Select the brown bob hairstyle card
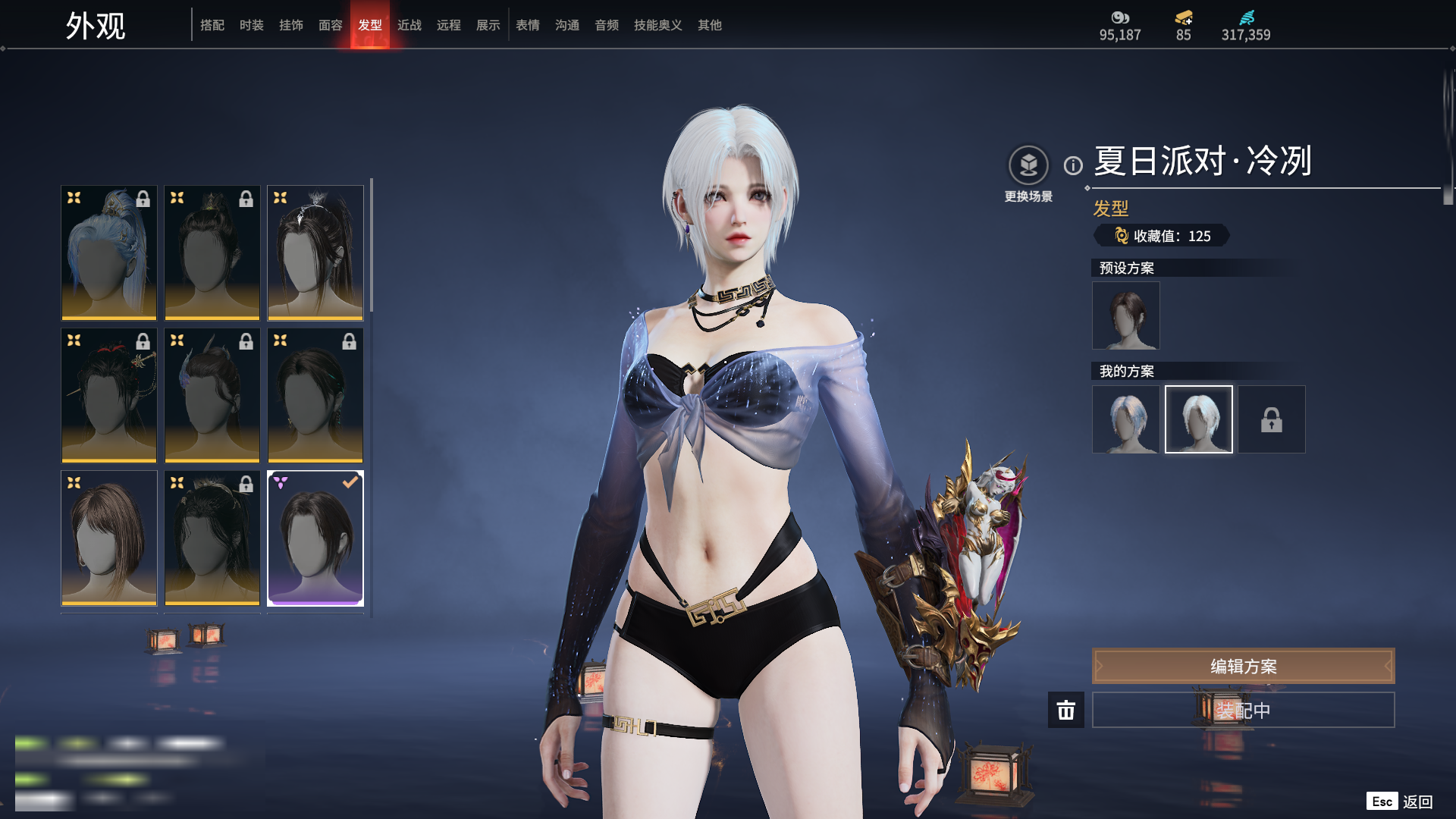The width and height of the screenshot is (1456, 819). [x=109, y=538]
